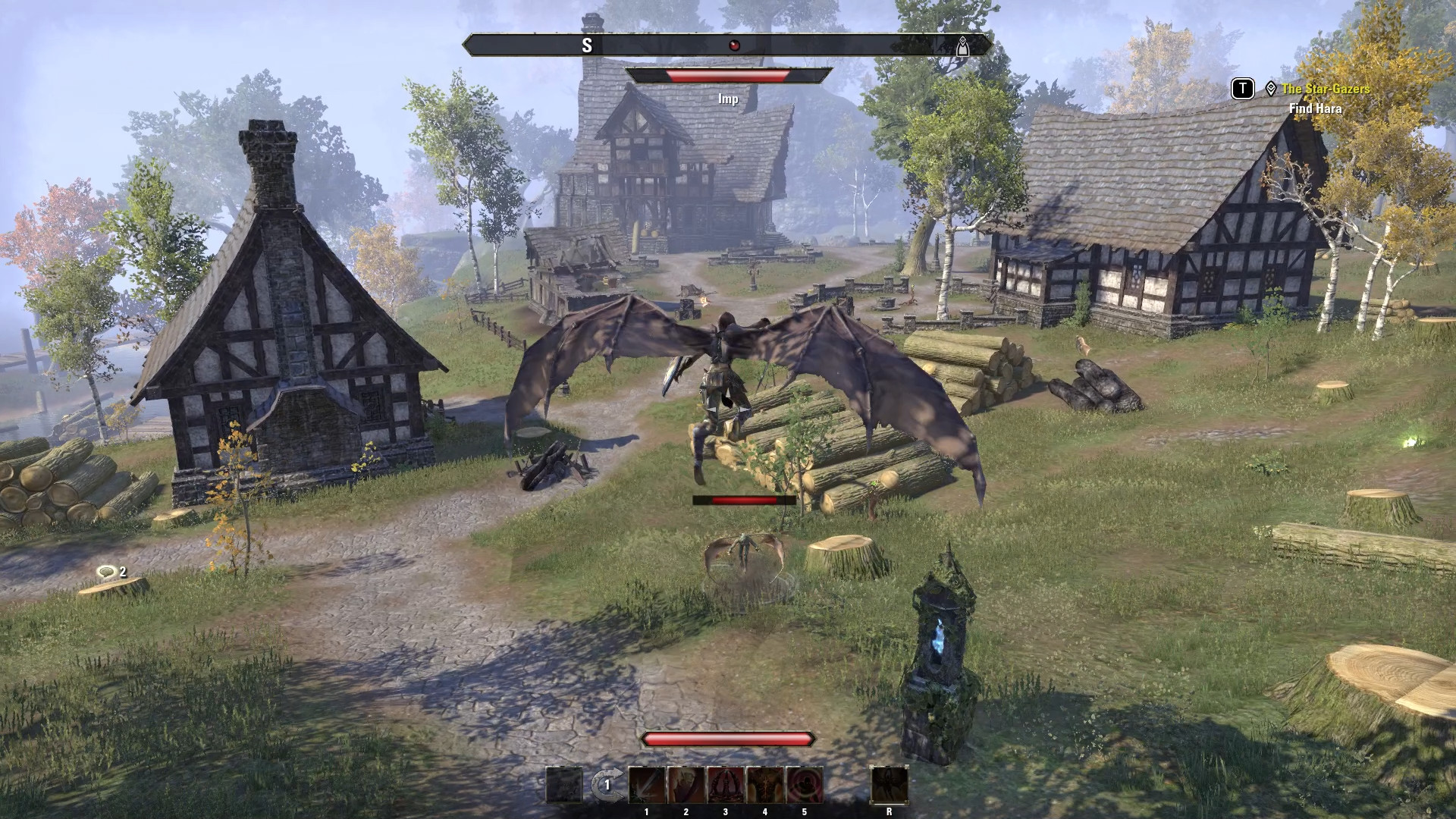Select the empty quickslot left of the hotbar

coord(564,784)
